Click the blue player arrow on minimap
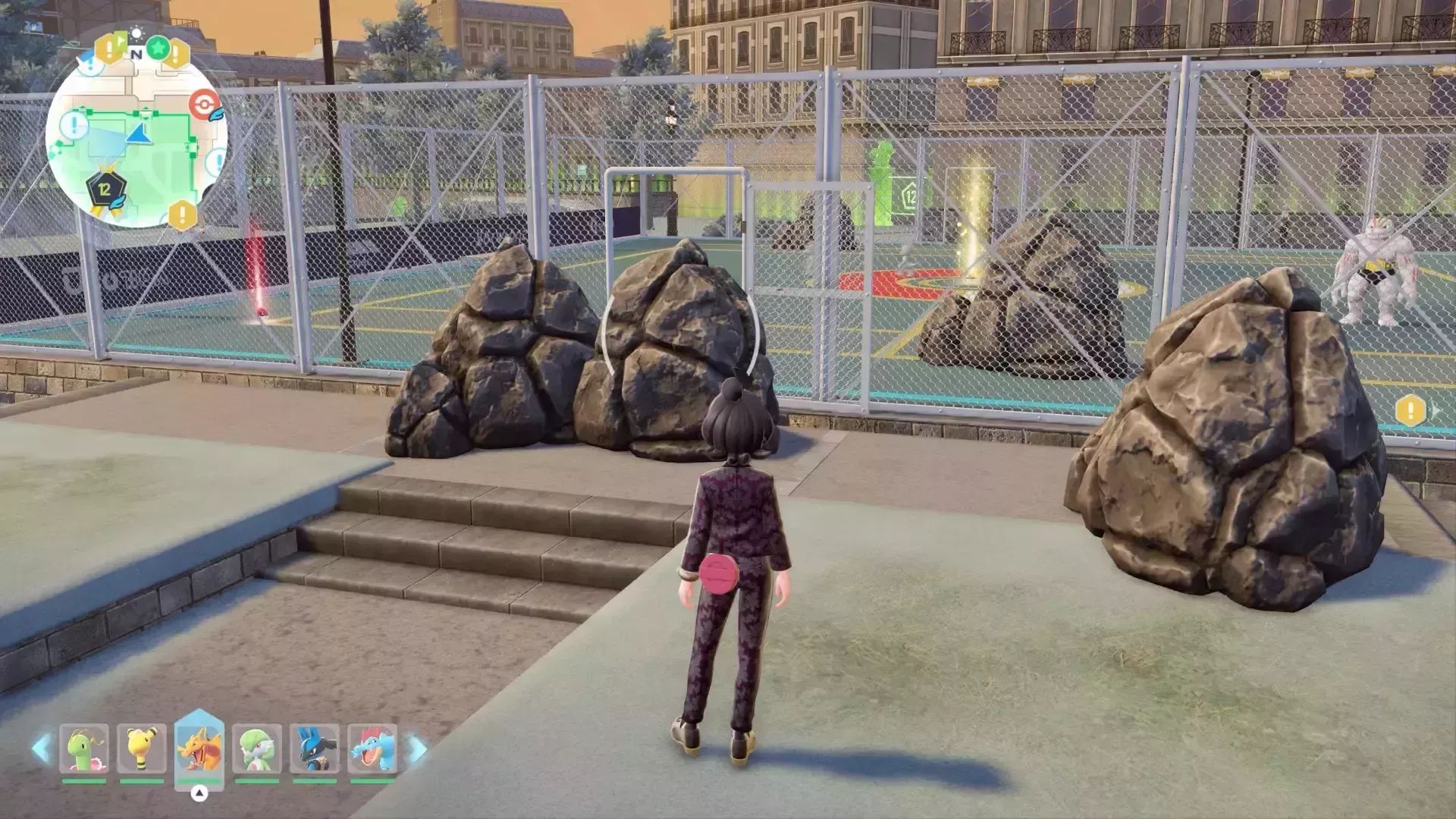 coord(140,136)
